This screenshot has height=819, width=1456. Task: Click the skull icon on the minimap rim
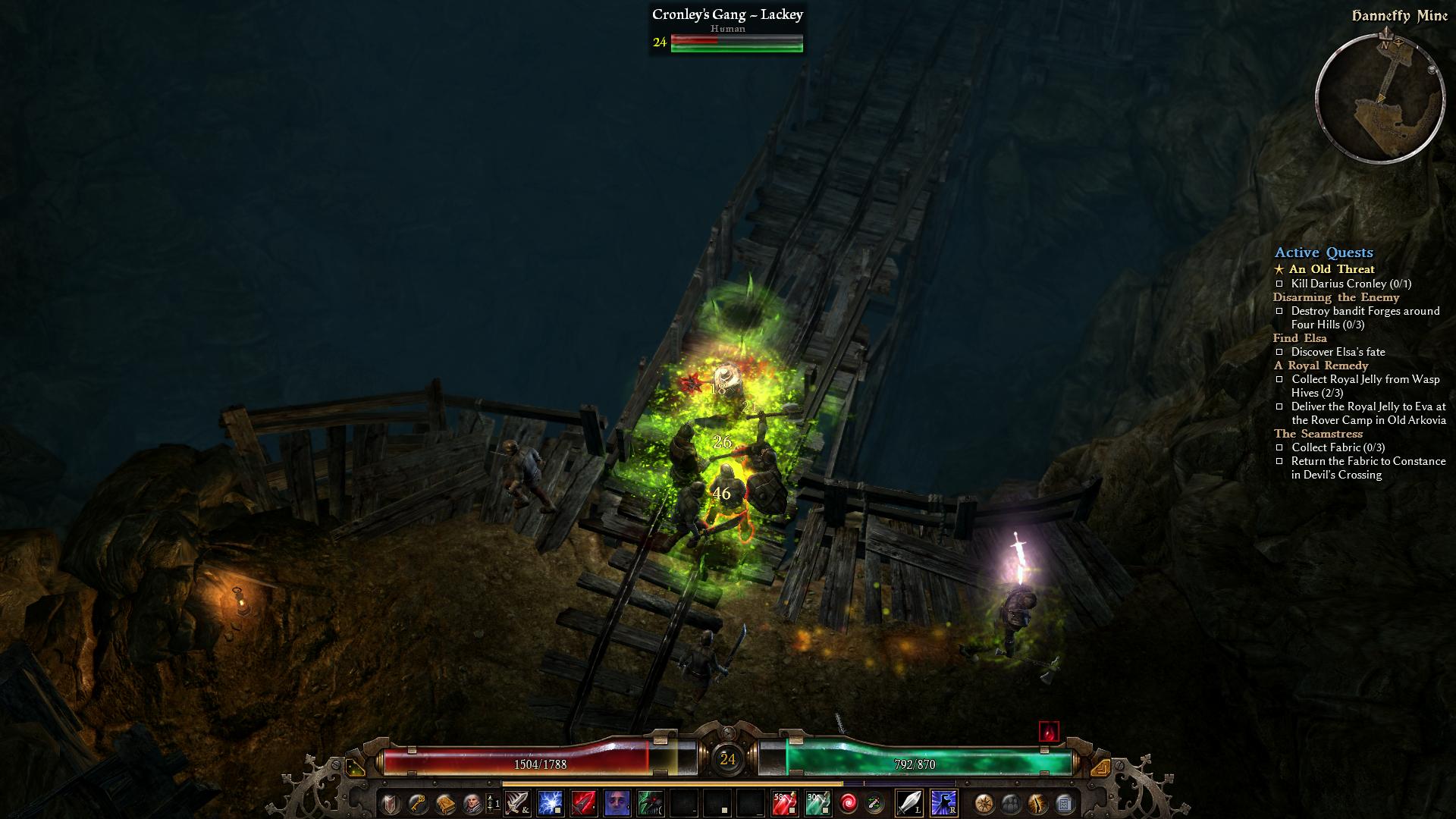pos(1432,70)
